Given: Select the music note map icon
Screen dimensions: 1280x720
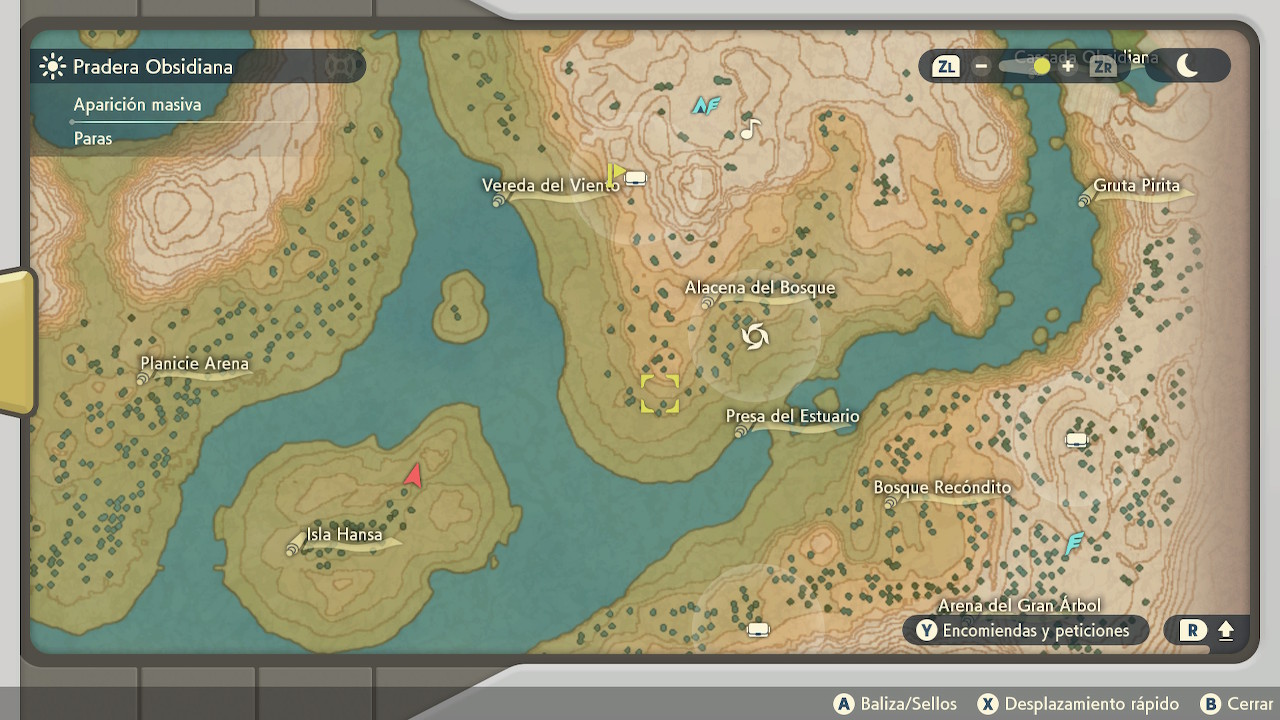Looking at the screenshot, I should coord(750,128).
